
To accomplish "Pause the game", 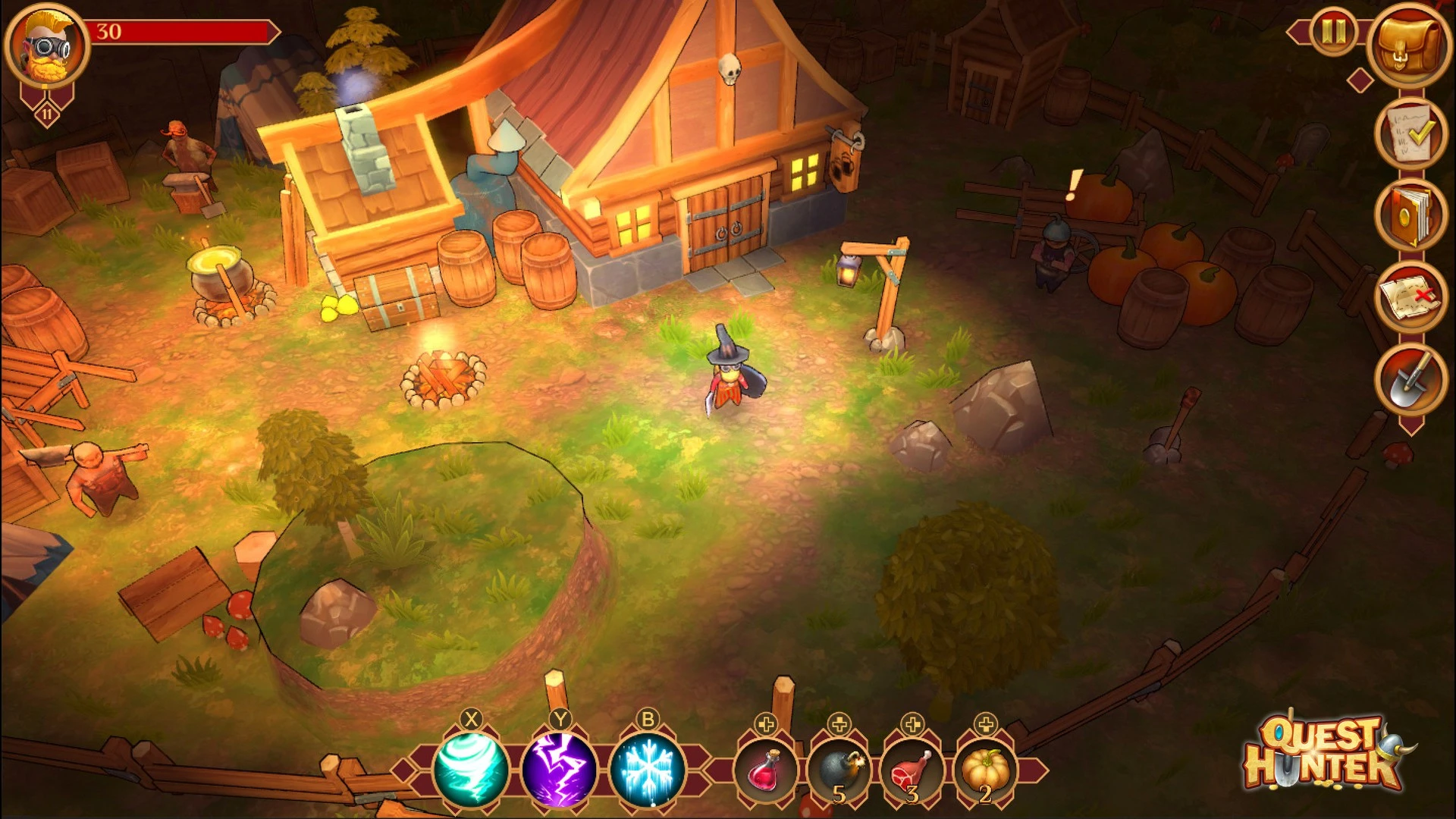I will click(x=1333, y=32).
